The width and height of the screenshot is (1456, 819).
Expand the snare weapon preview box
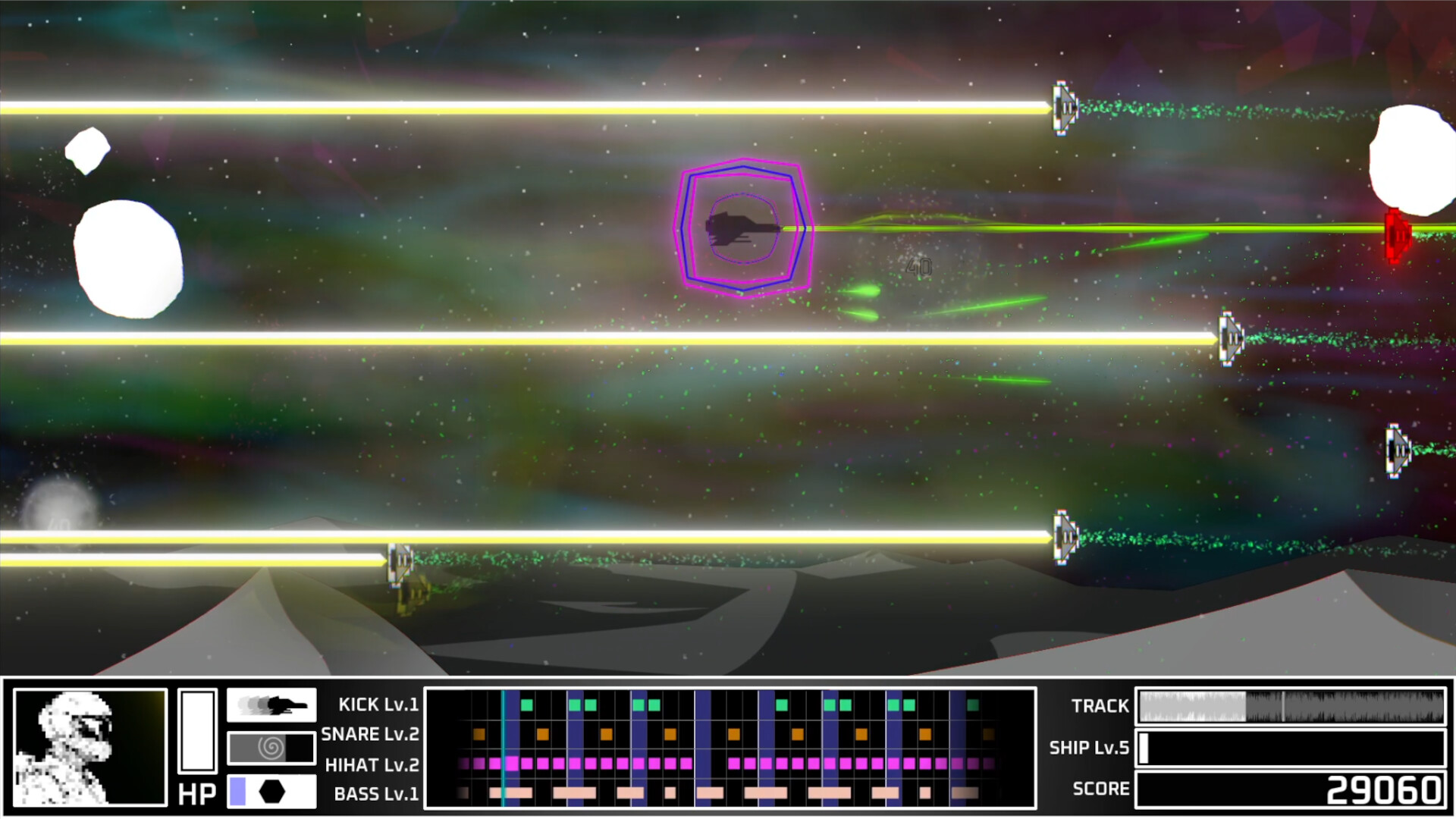271,748
